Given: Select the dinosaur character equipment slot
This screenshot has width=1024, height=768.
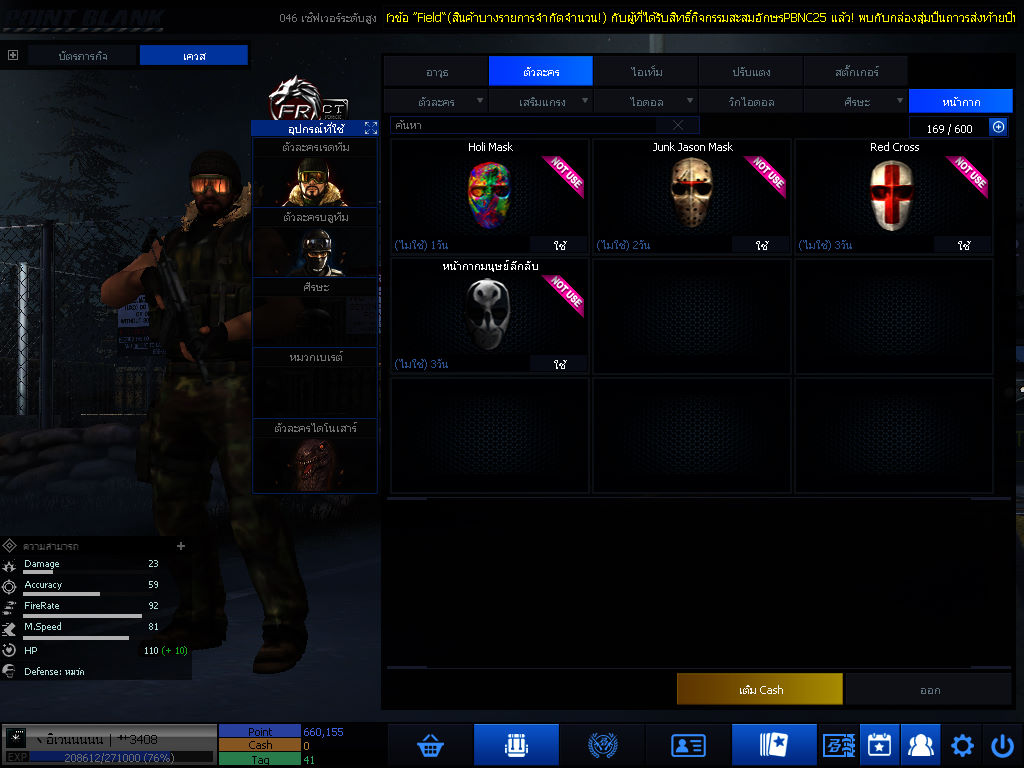Looking at the screenshot, I should (x=315, y=463).
